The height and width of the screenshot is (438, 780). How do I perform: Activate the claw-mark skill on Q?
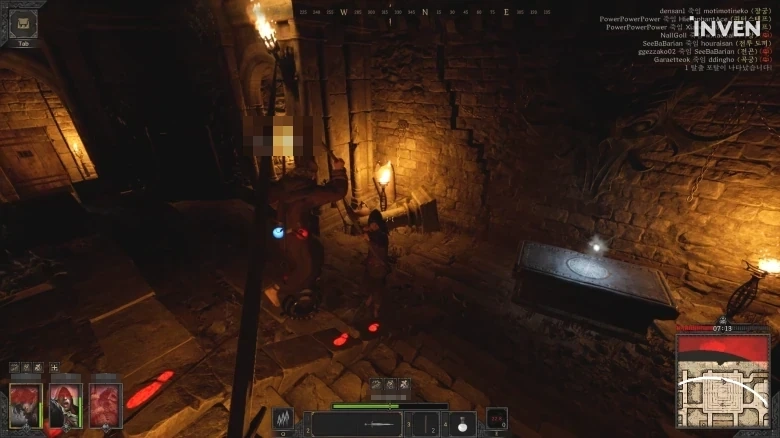pos(283,419)
